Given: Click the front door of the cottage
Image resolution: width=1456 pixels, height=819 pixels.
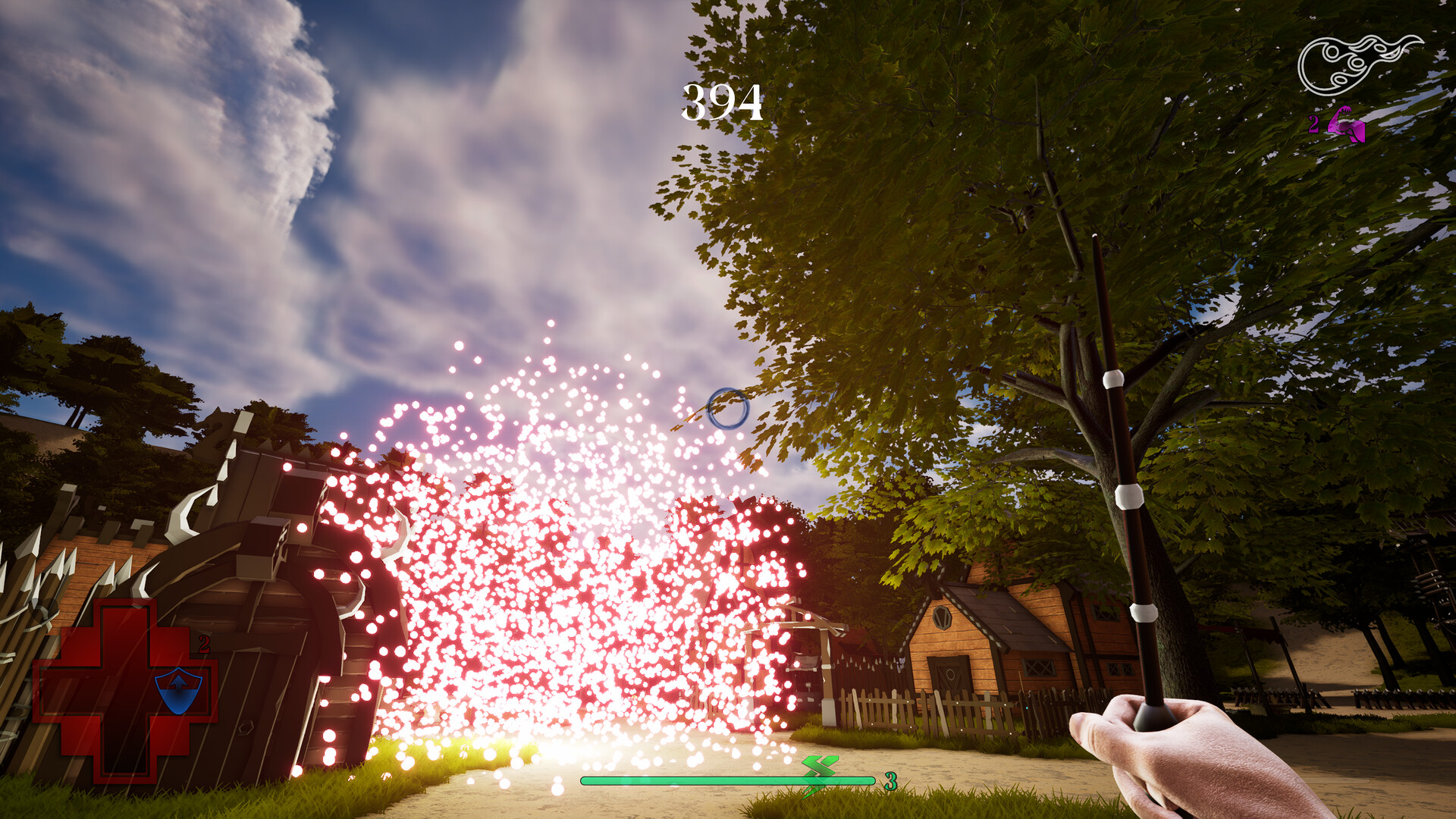Looking at the screenshot, I should (948, 675).
